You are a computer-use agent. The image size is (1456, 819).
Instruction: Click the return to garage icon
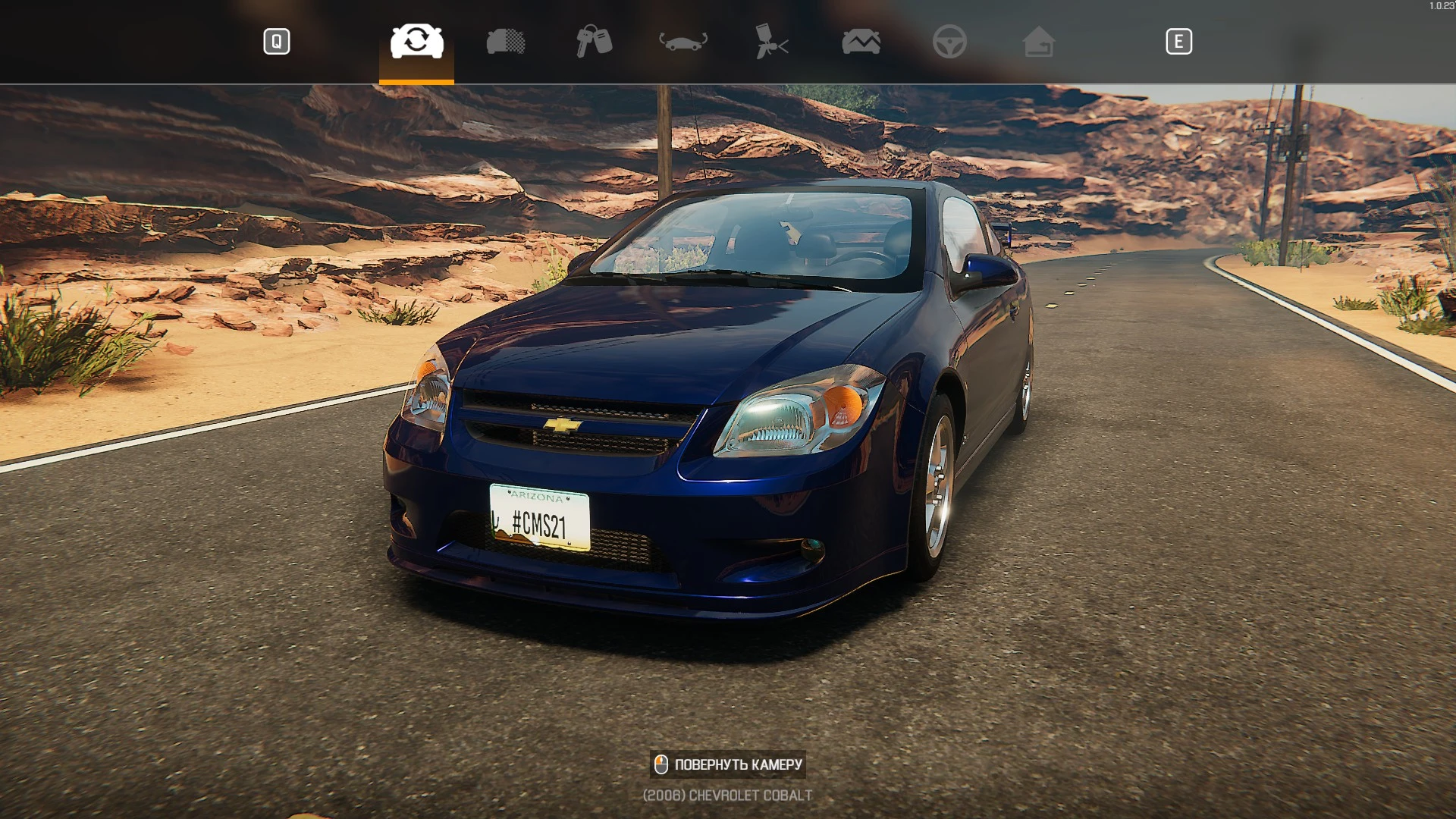[x=1040, y=42]
